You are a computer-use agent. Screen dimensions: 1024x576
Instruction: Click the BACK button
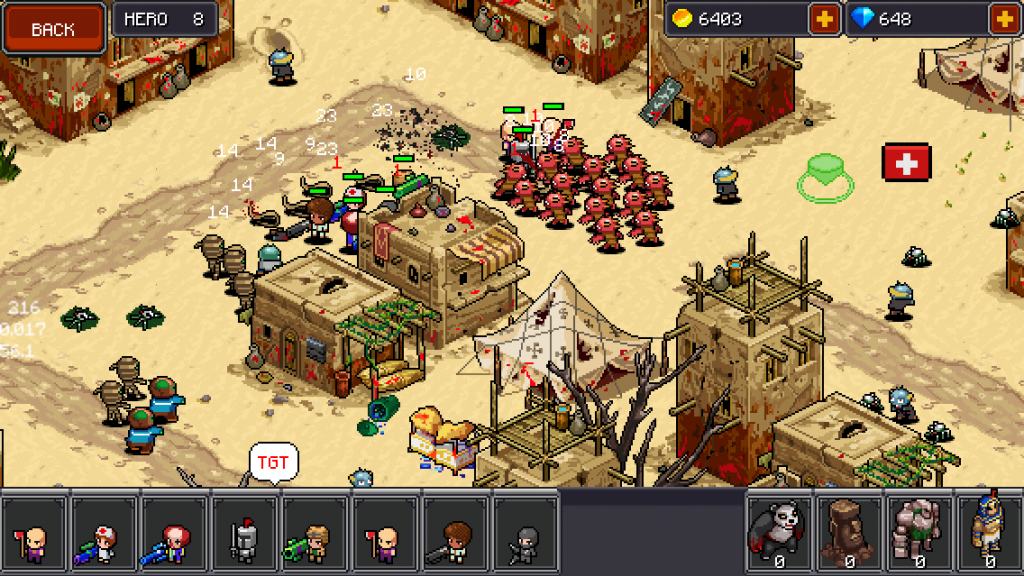pos(54,29)
